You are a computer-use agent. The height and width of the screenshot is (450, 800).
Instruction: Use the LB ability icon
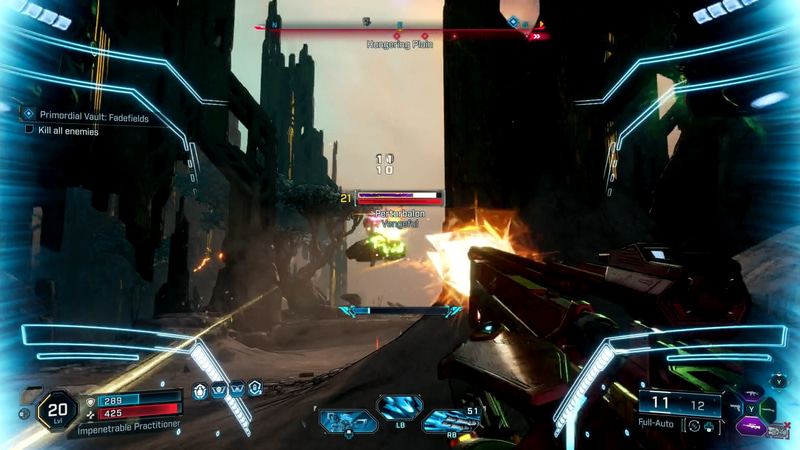(x=399, y=407)
